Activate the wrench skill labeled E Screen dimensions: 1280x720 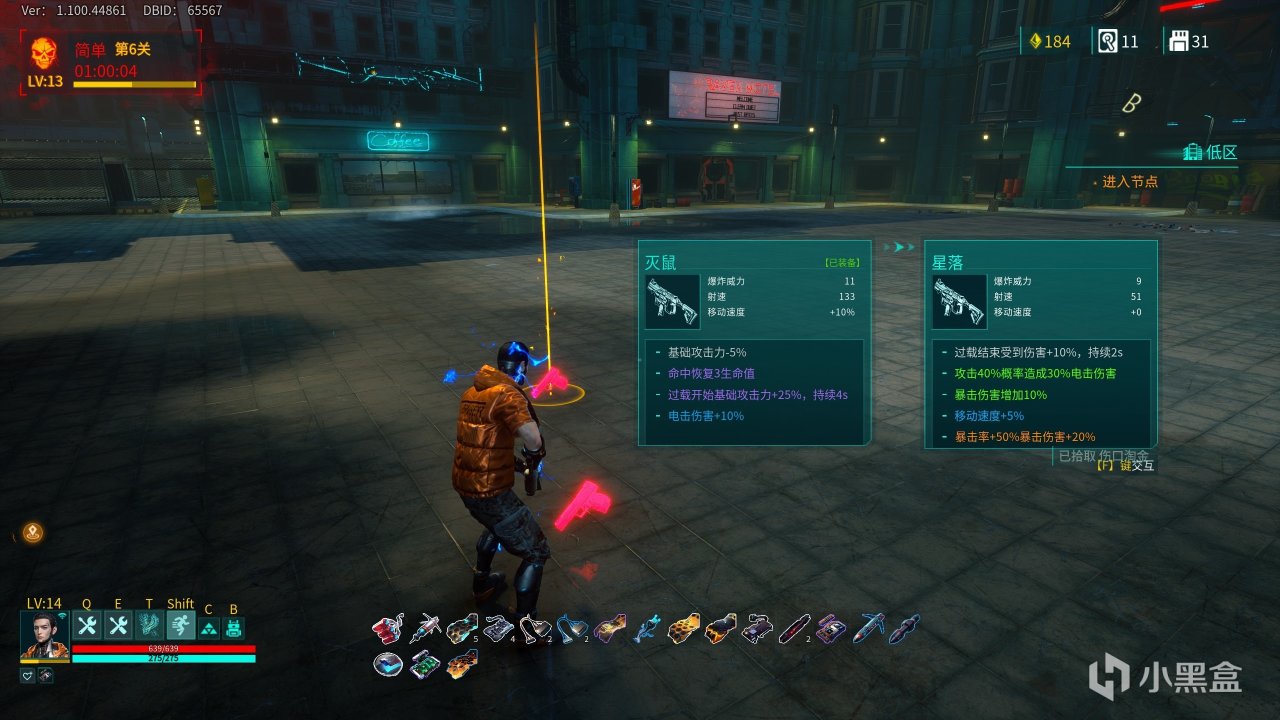[118, 626]
